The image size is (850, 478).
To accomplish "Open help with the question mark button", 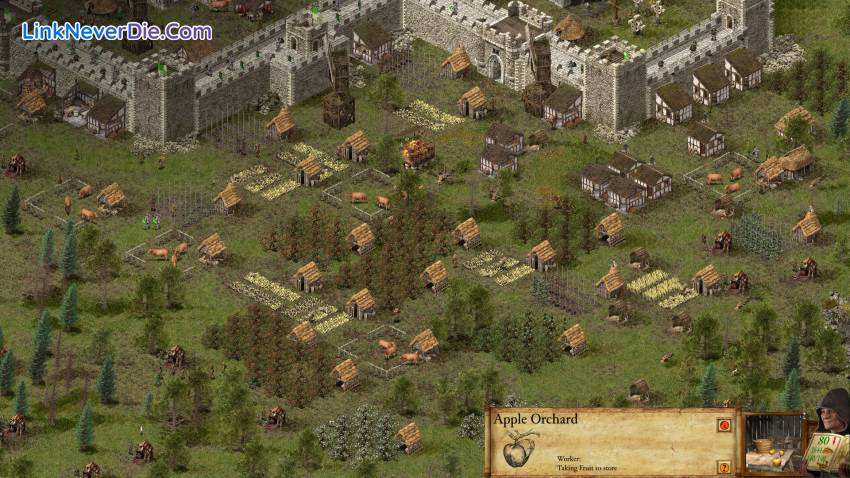I will (x=723, y=466).
